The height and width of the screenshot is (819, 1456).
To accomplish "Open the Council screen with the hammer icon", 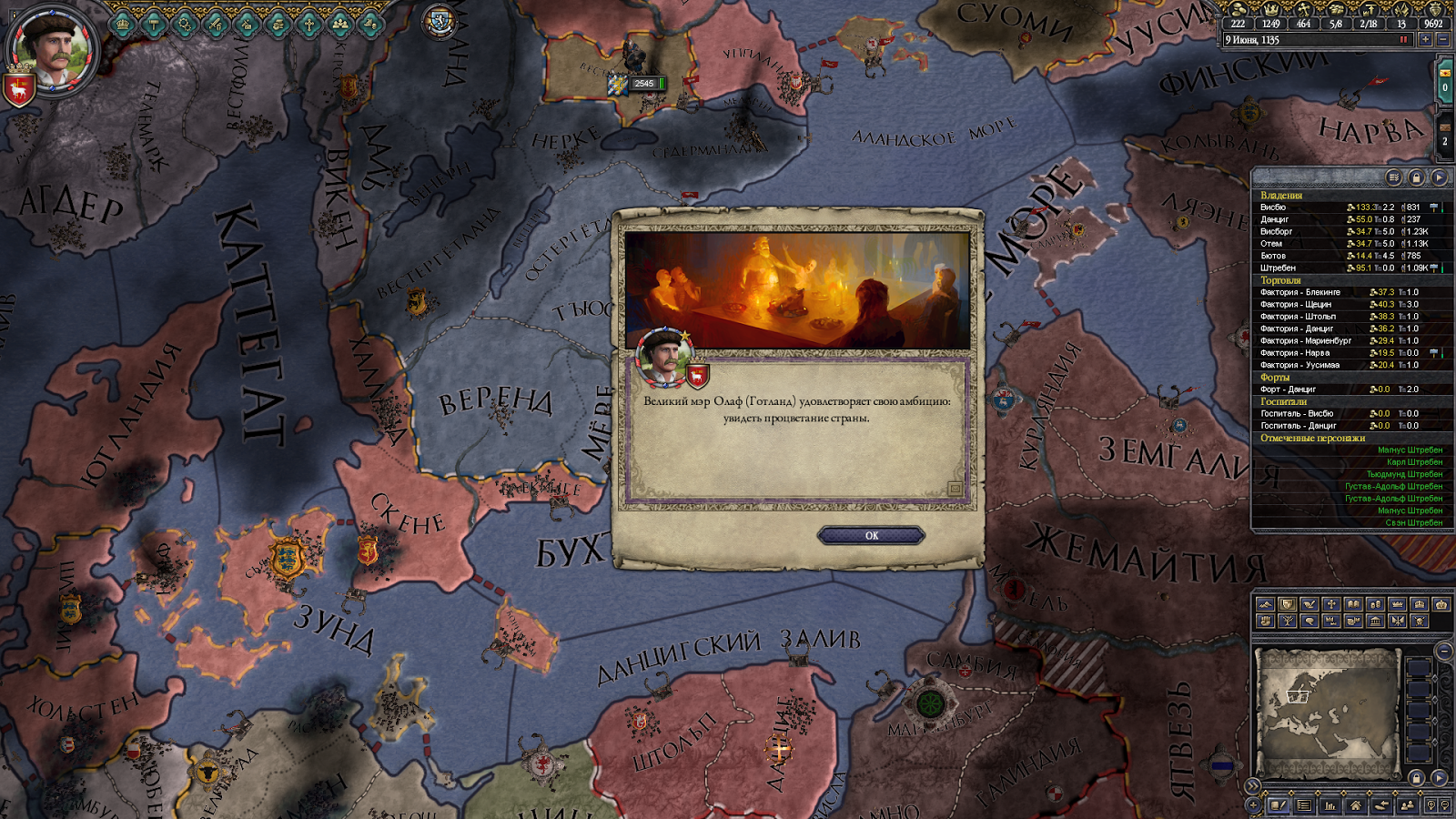I will pos(153,25).
